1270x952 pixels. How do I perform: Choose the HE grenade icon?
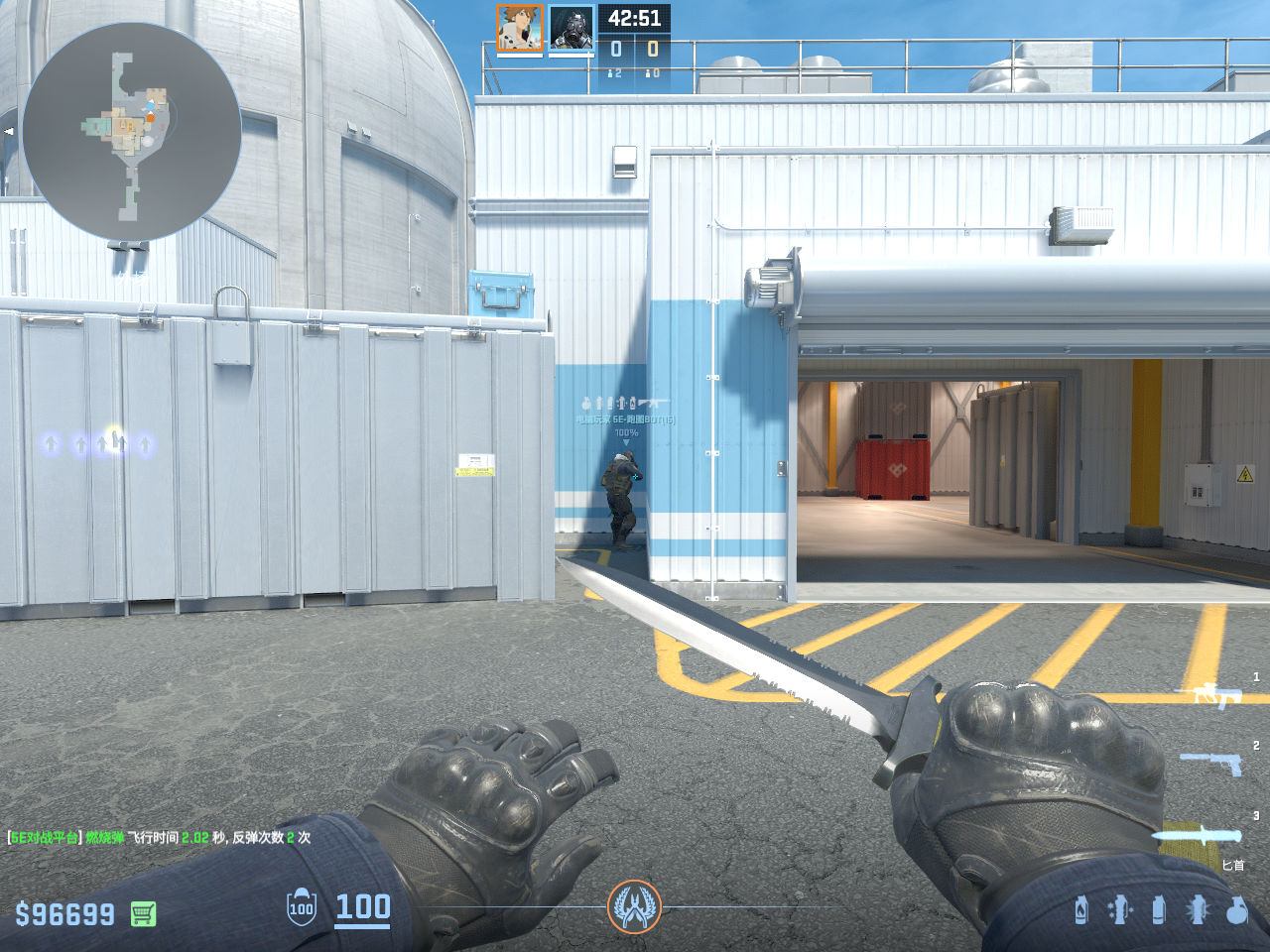pyautogui.click(x=1236, y=909)
